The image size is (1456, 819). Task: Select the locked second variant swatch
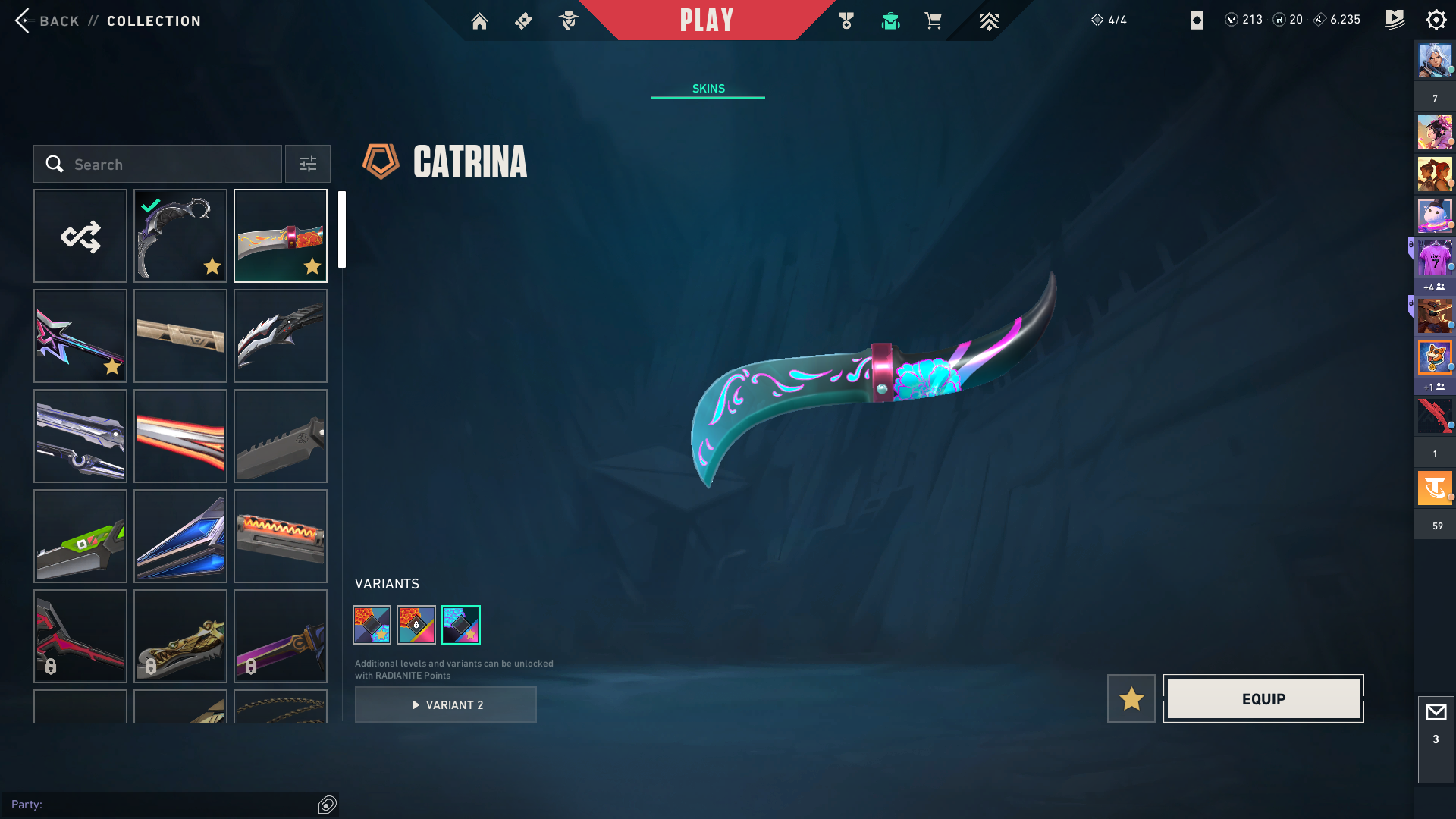tap(416, 625)
